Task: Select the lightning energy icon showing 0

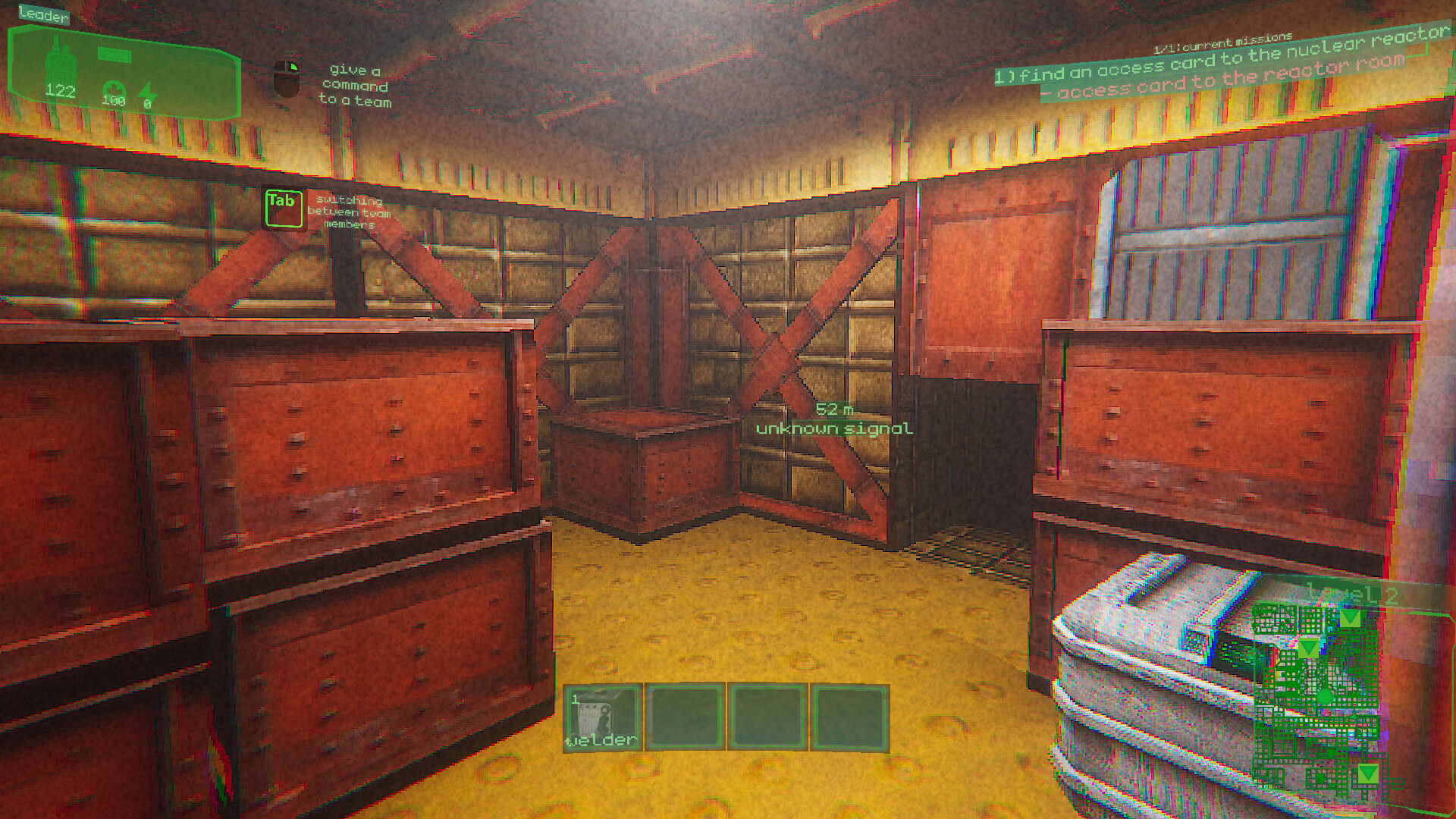Action: coord(148,91)
